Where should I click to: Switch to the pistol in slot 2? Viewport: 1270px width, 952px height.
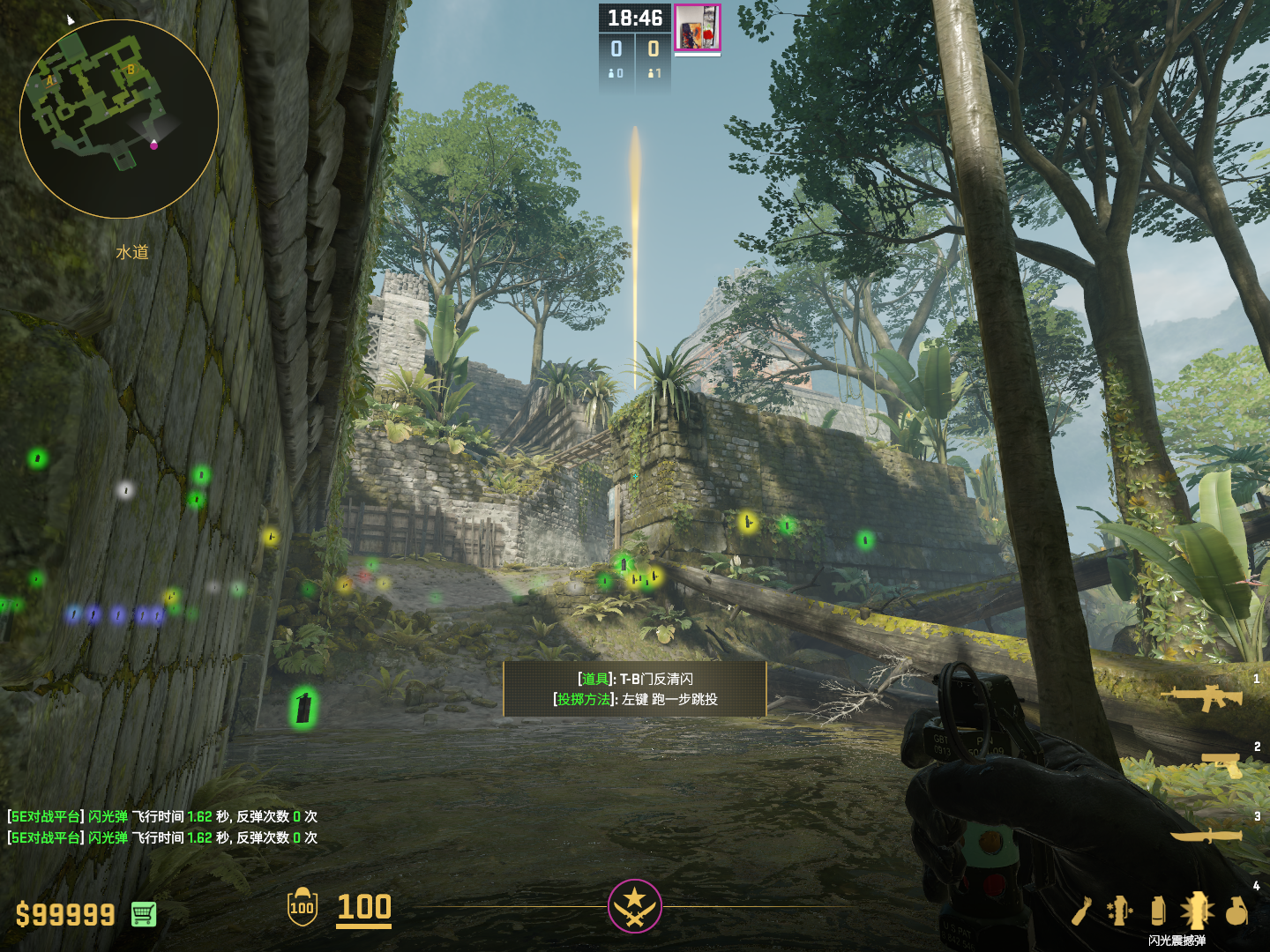[1221, 764]
